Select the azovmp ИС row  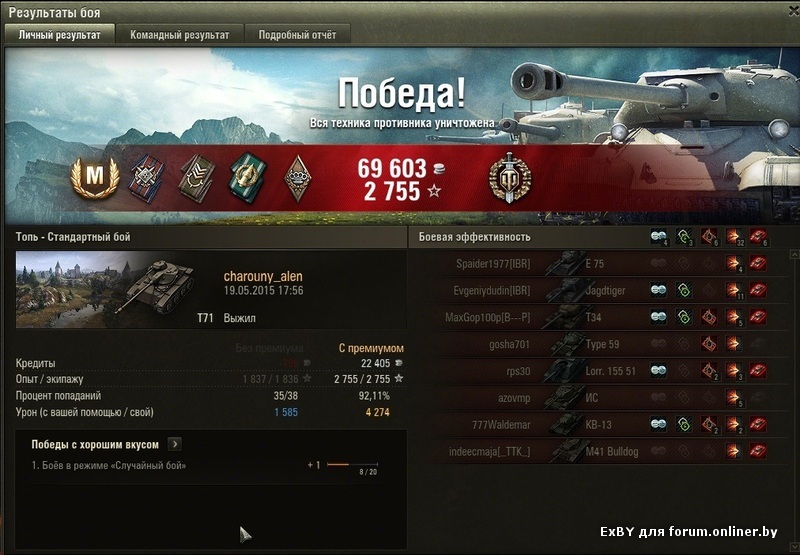(600, 397)
